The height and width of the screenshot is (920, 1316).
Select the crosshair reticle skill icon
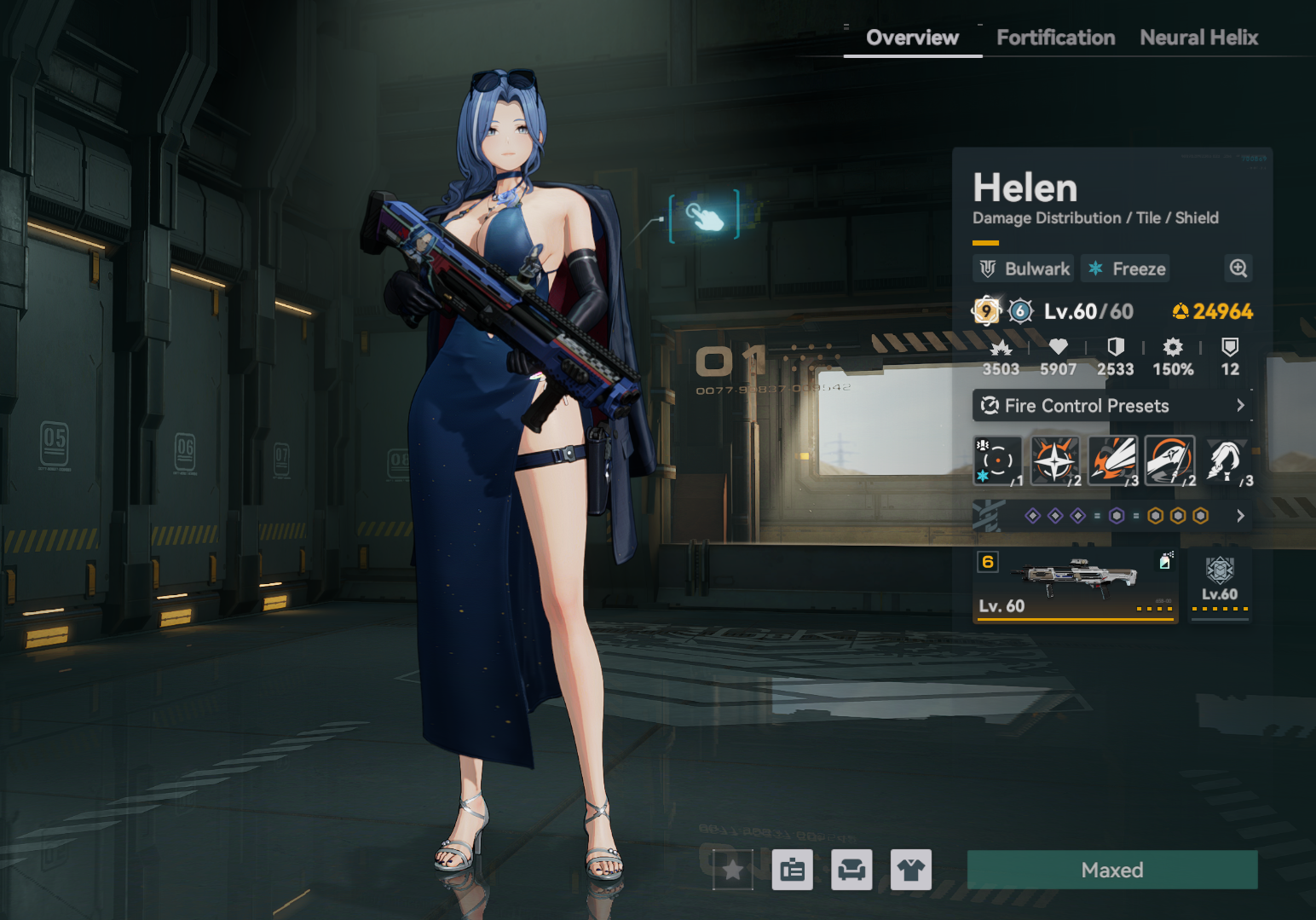point(997,461)
